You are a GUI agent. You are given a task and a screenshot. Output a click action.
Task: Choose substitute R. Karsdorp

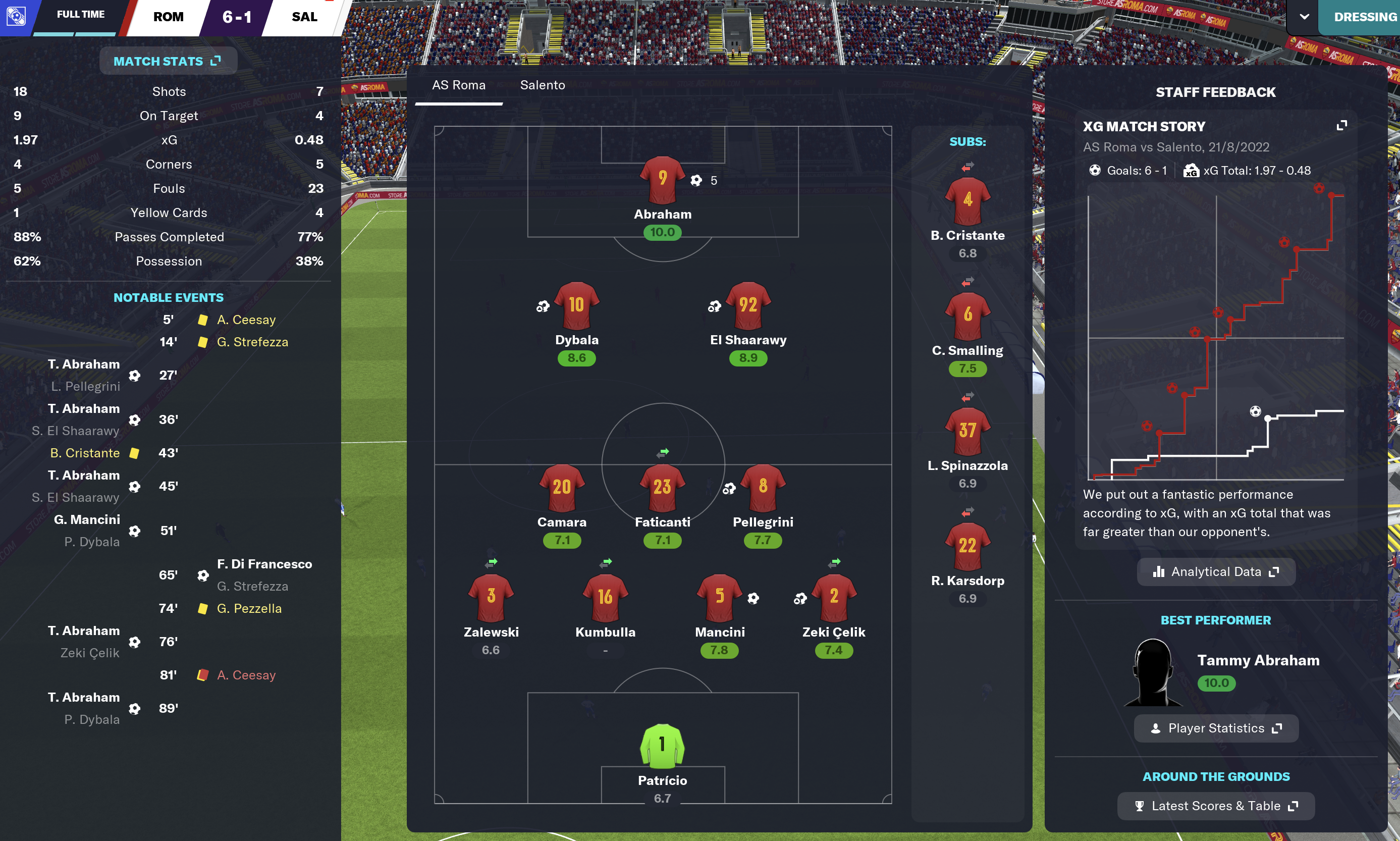point(967,547)
